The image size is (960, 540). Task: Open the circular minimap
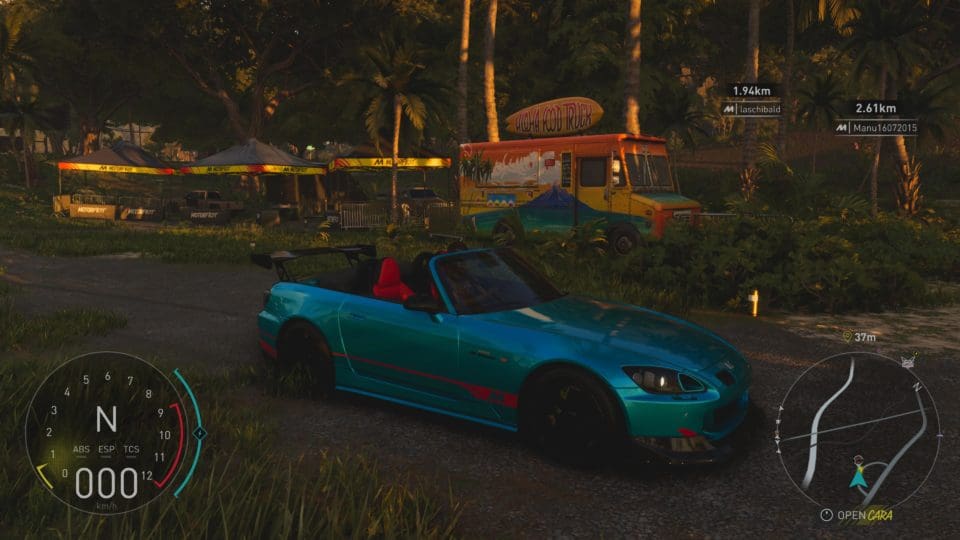click(858, 430)
